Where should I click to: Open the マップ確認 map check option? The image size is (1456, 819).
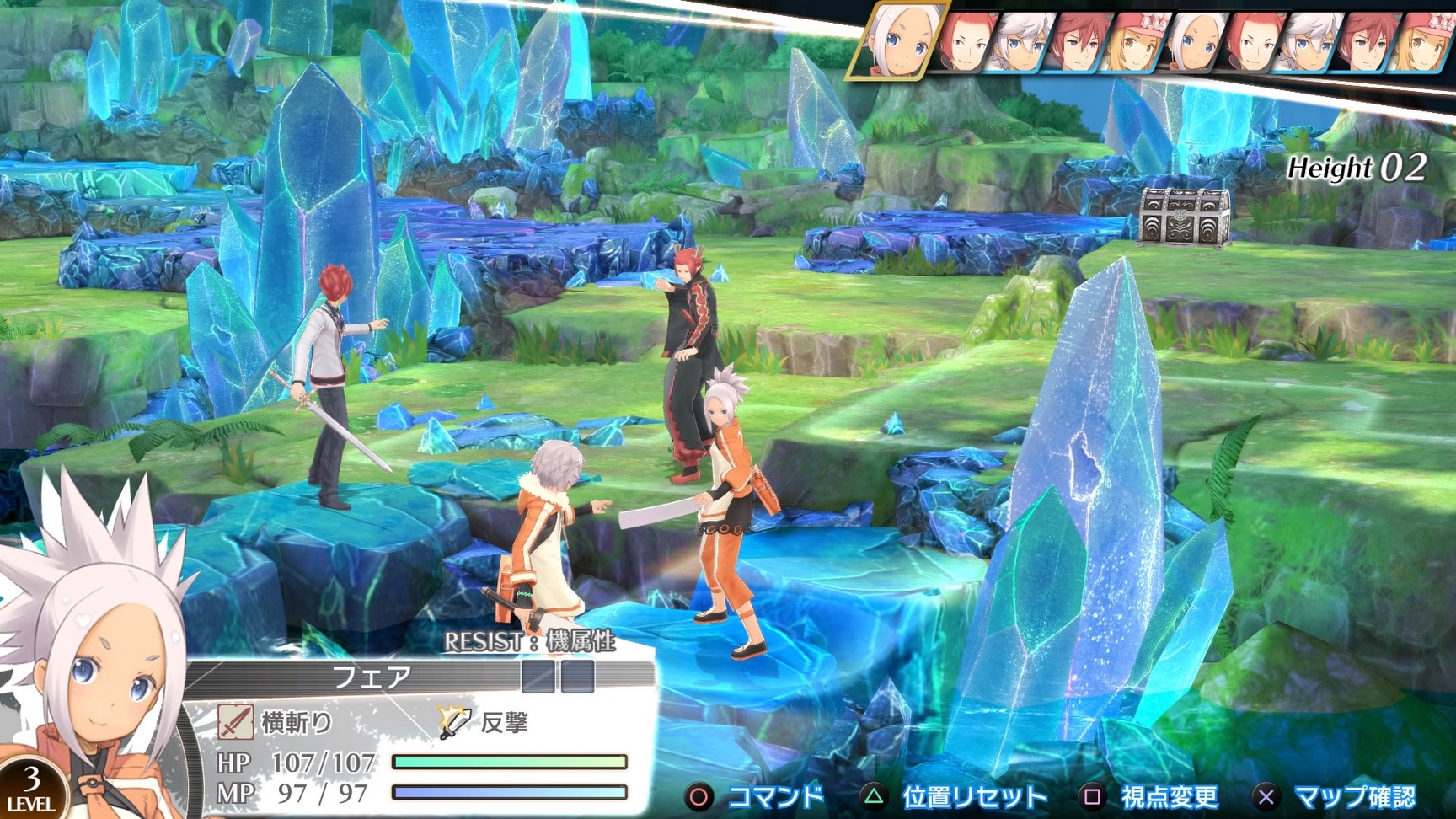pos(1356,795)
